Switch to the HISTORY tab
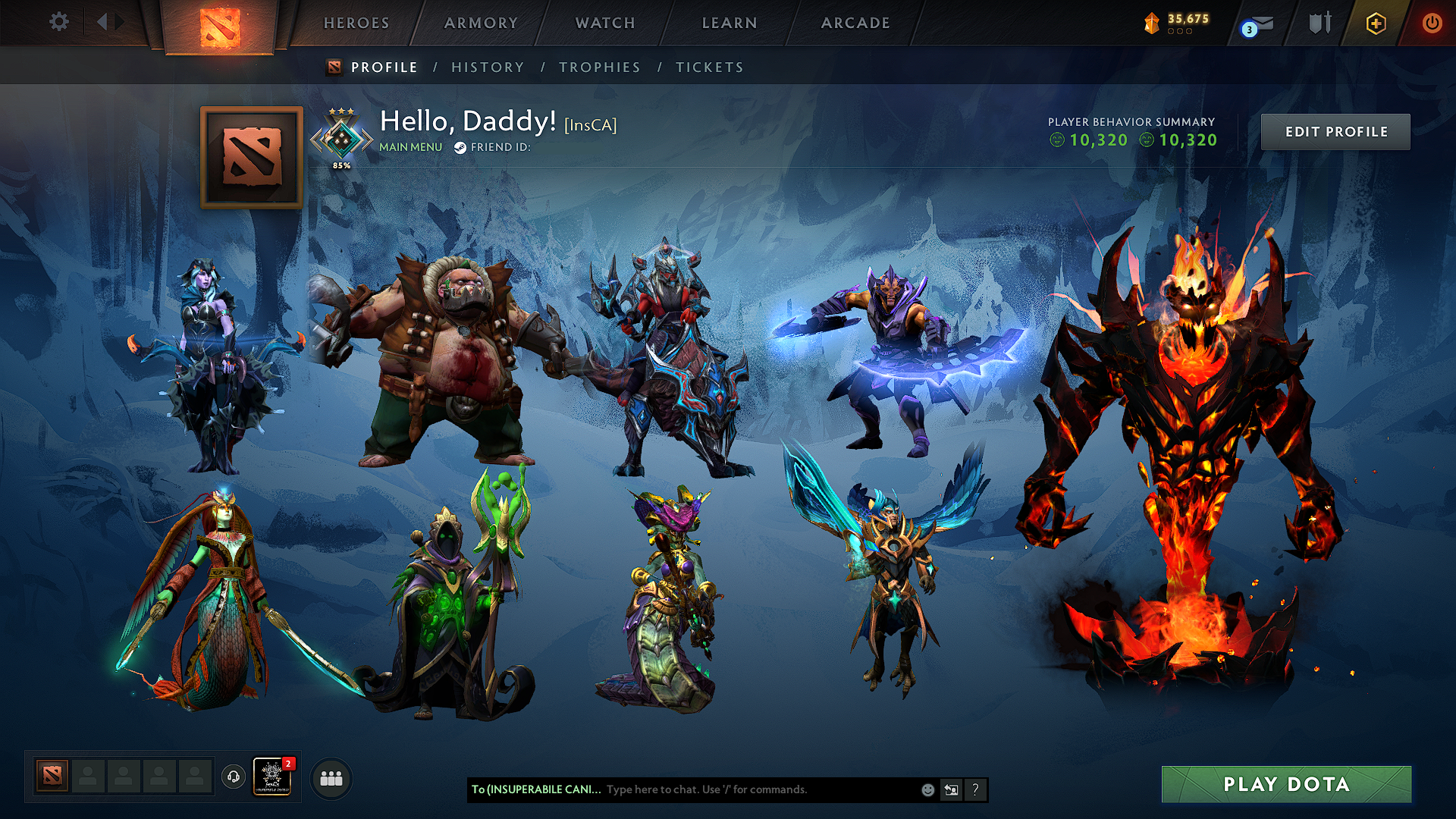 (487, 67)
